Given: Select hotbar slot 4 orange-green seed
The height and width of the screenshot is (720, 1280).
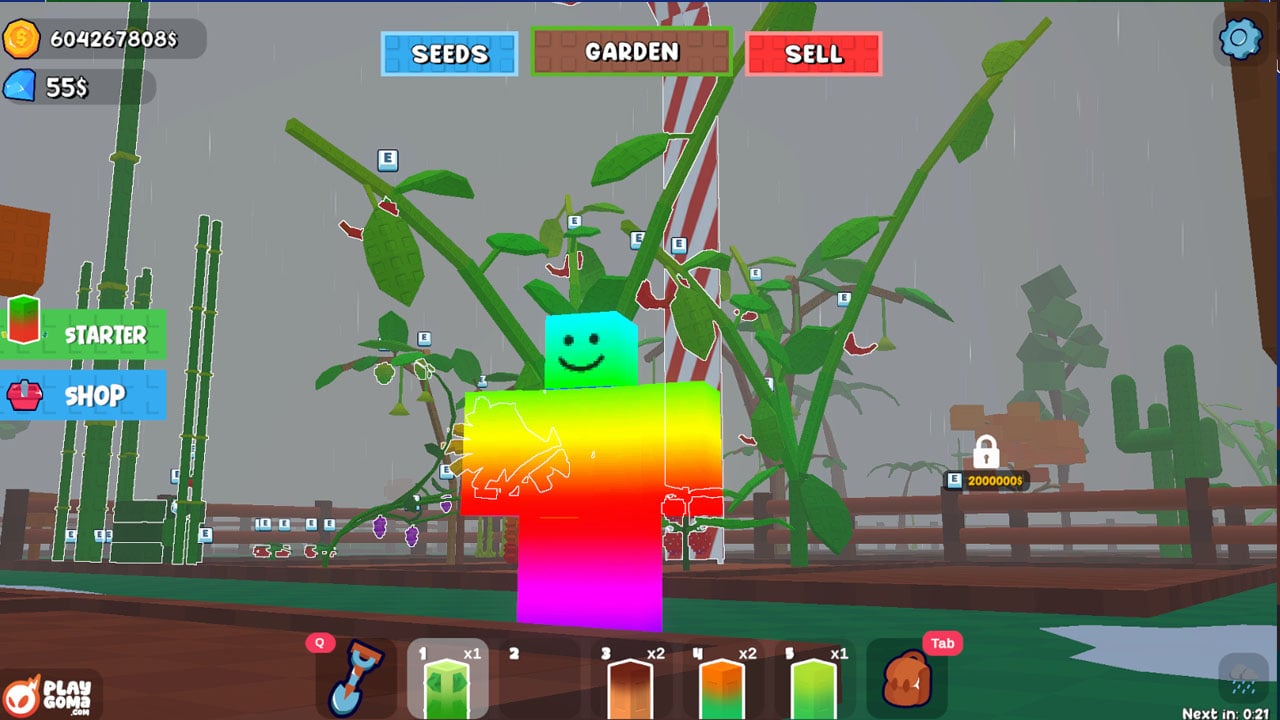Looking at the screenshot, I should 722,682.
